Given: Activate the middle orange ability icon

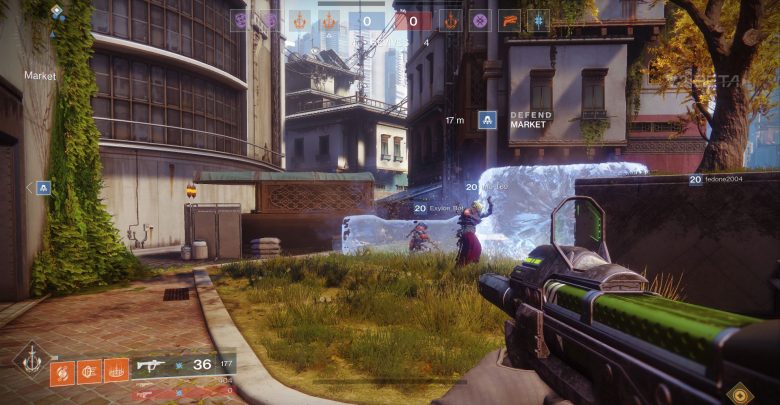Looking at the screenshot, I should 89,372.
